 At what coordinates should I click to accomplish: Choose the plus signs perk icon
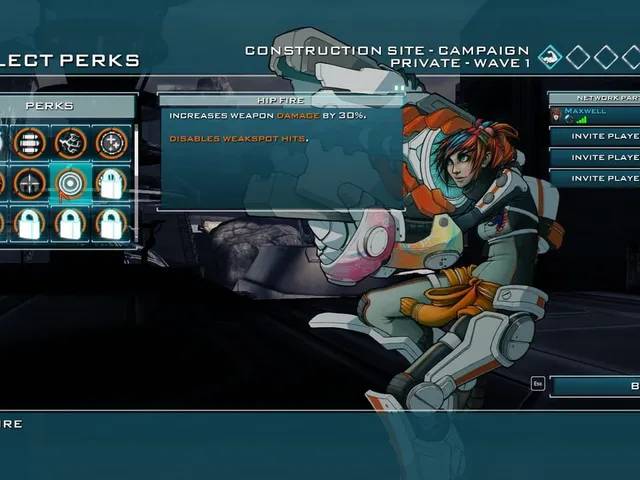pyautogui.click(x=111, y=143)
